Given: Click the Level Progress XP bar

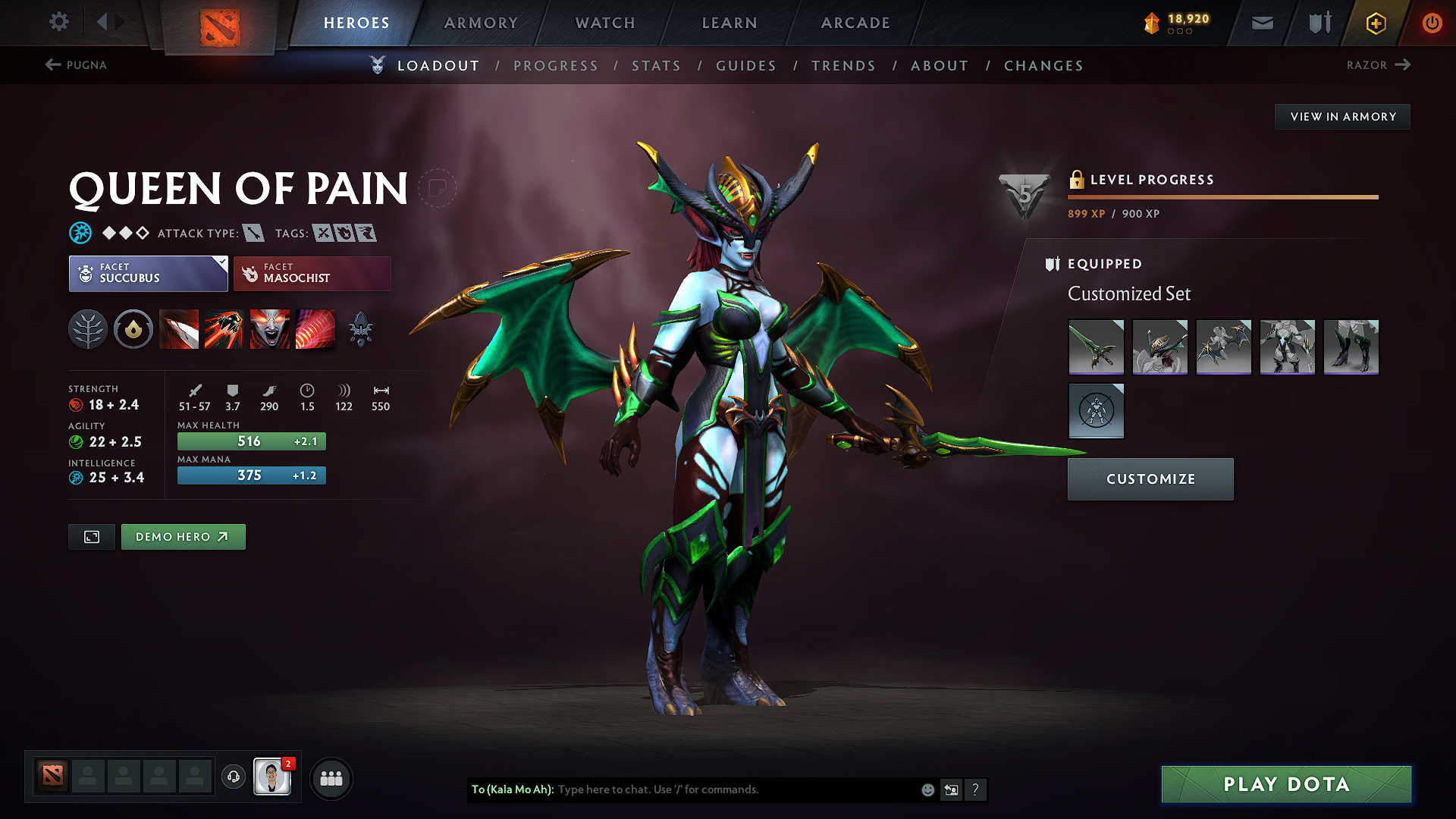Looking at the screenshot, I should coord(1222,196).
